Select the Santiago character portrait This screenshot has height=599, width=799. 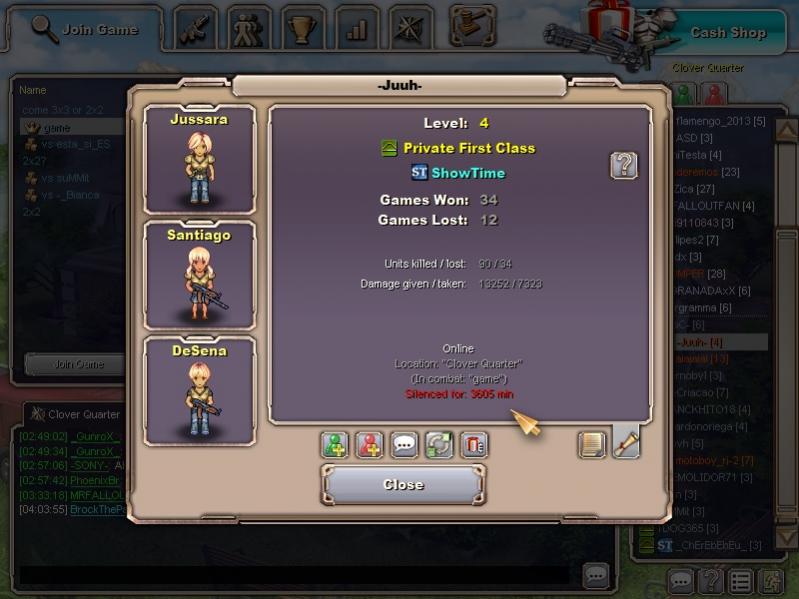[x=200, y=276]
